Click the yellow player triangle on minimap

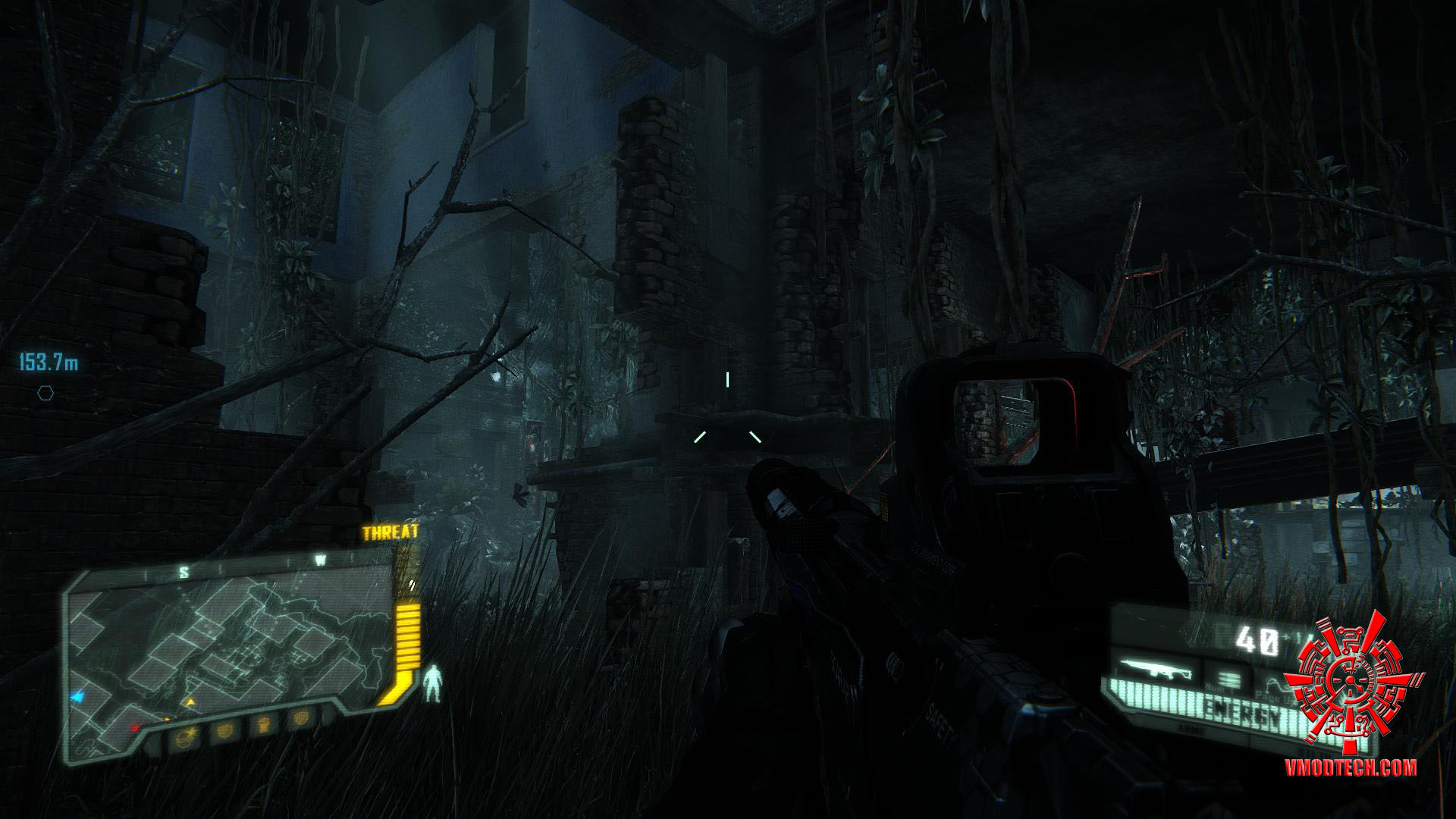(x=190, y=702)
